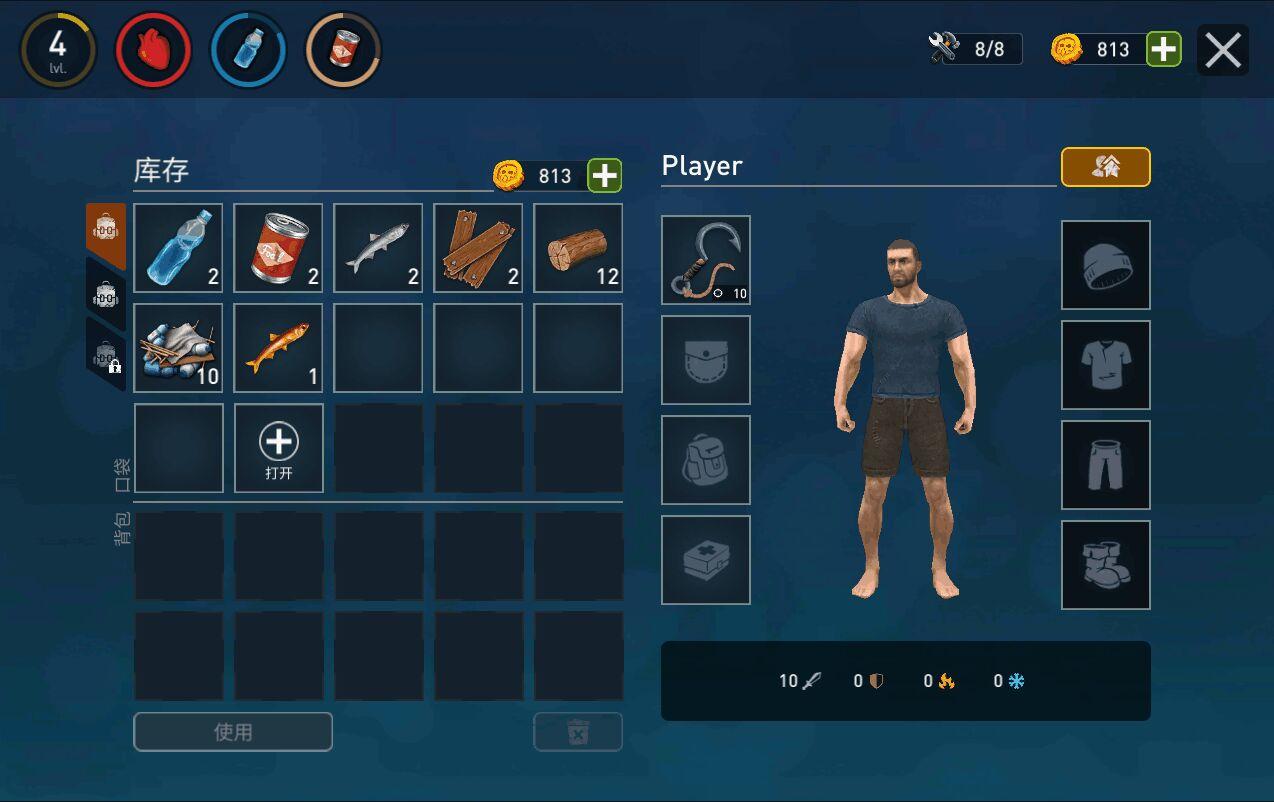This screenshot has width=1274, height=802.
Task: Choose the boots equipment slot
Action: click(x=1106, y=565)
